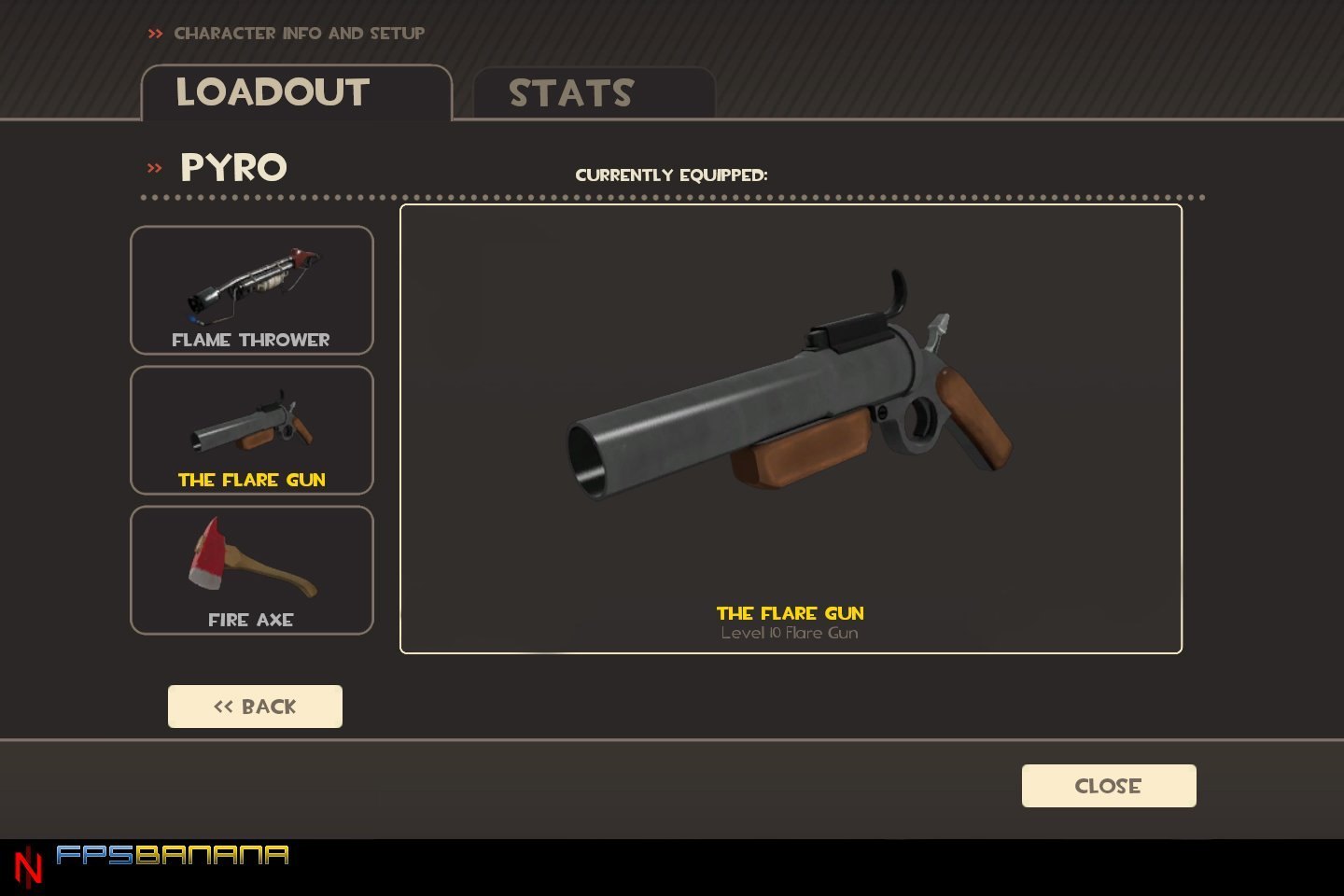
Task: Select The Flare Gun loadout slot
Action: click(252, 430)
